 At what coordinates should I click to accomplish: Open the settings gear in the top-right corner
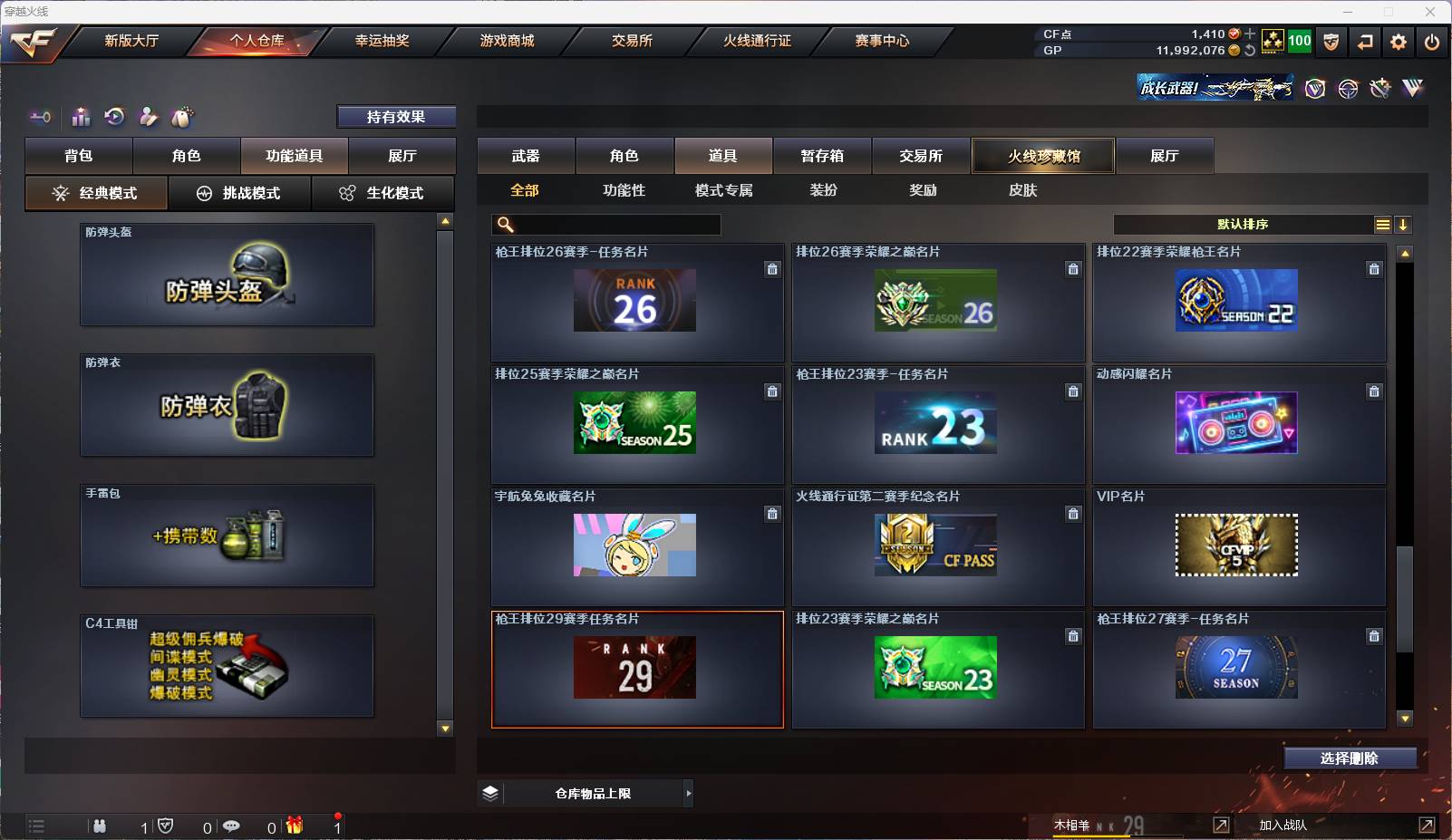(x=1399, y=41)
